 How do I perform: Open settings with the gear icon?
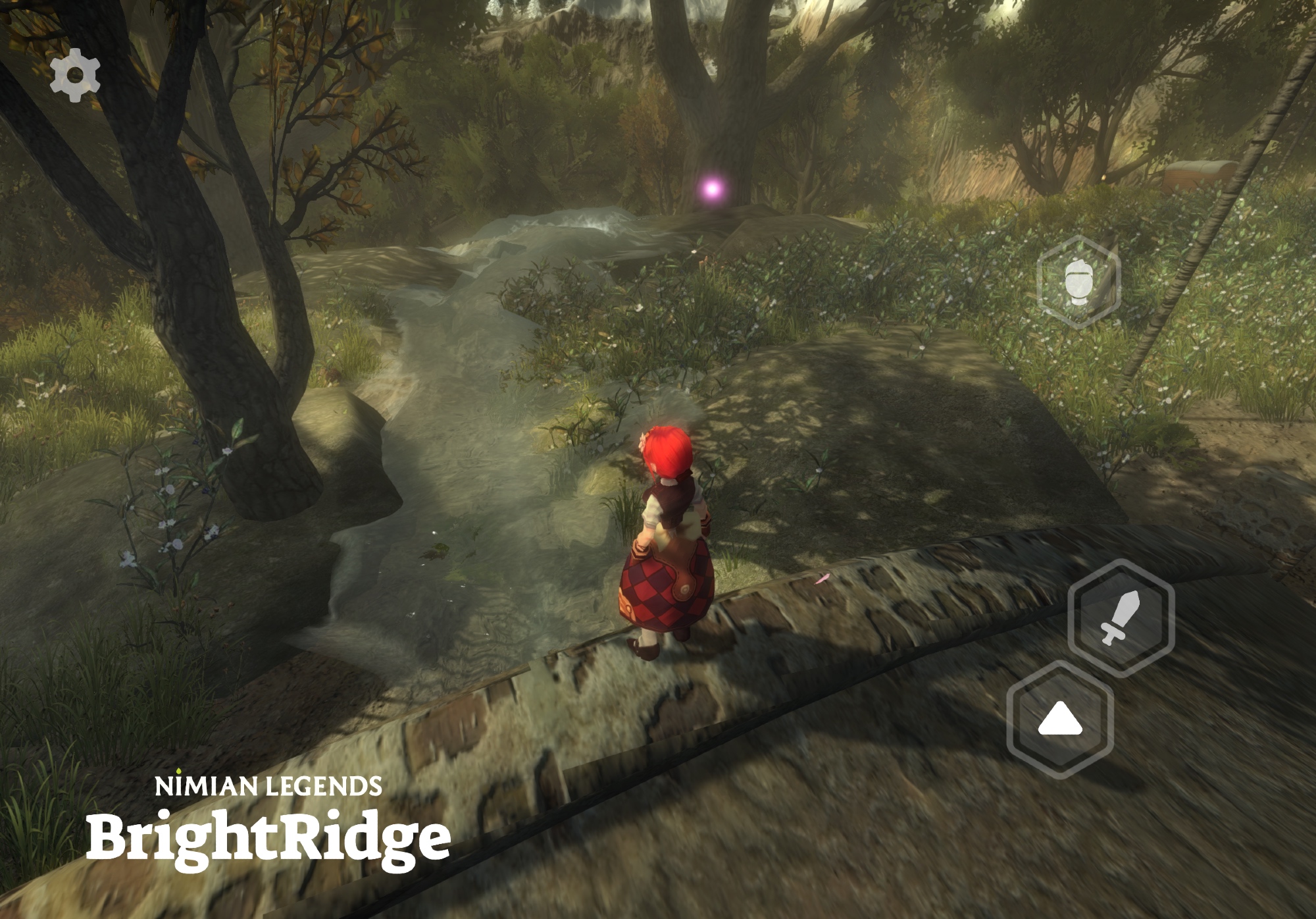click(75, 75)
